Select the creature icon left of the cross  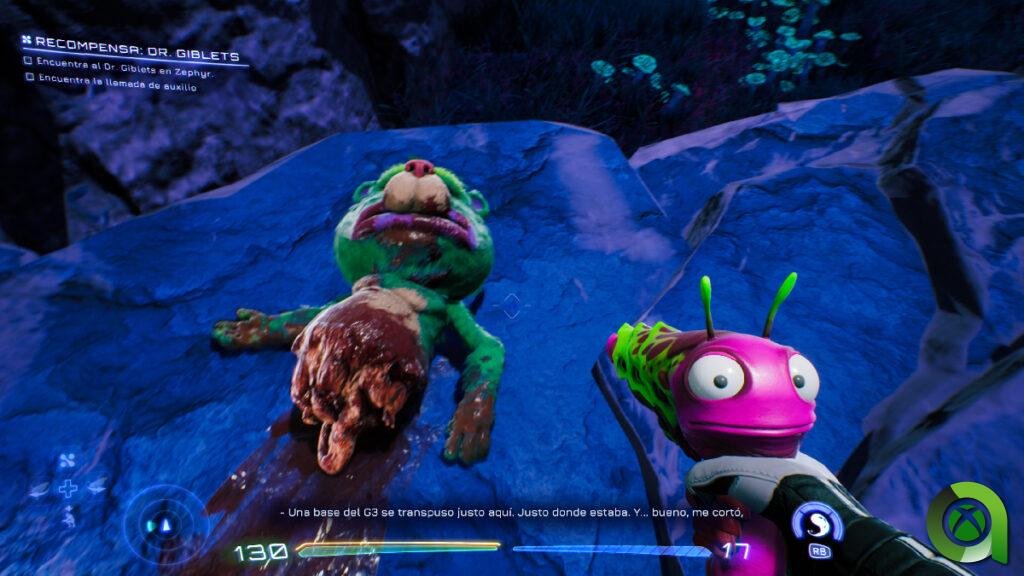point(40,489)
